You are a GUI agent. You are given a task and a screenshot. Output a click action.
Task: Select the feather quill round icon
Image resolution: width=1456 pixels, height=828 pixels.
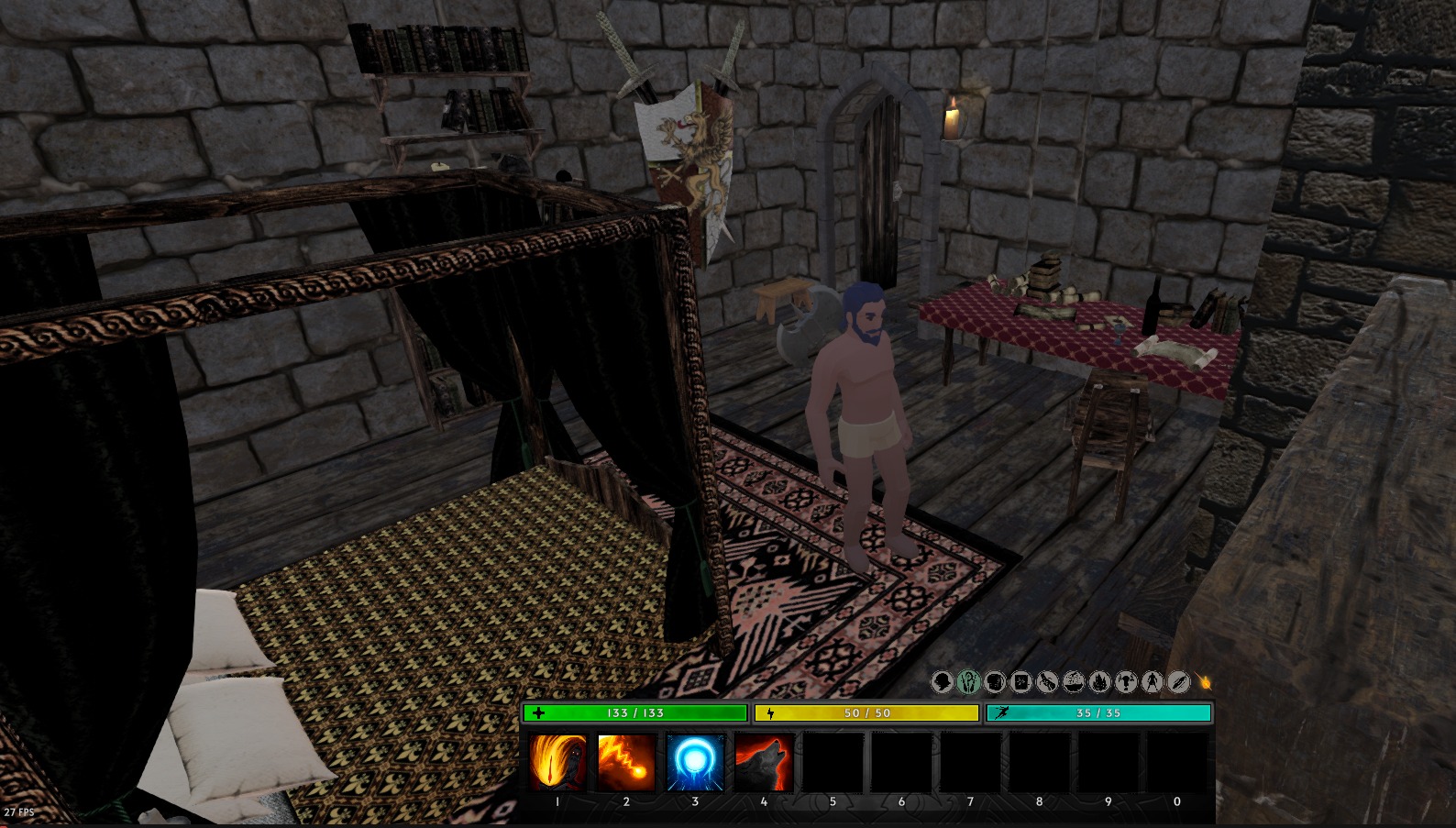1178,682
